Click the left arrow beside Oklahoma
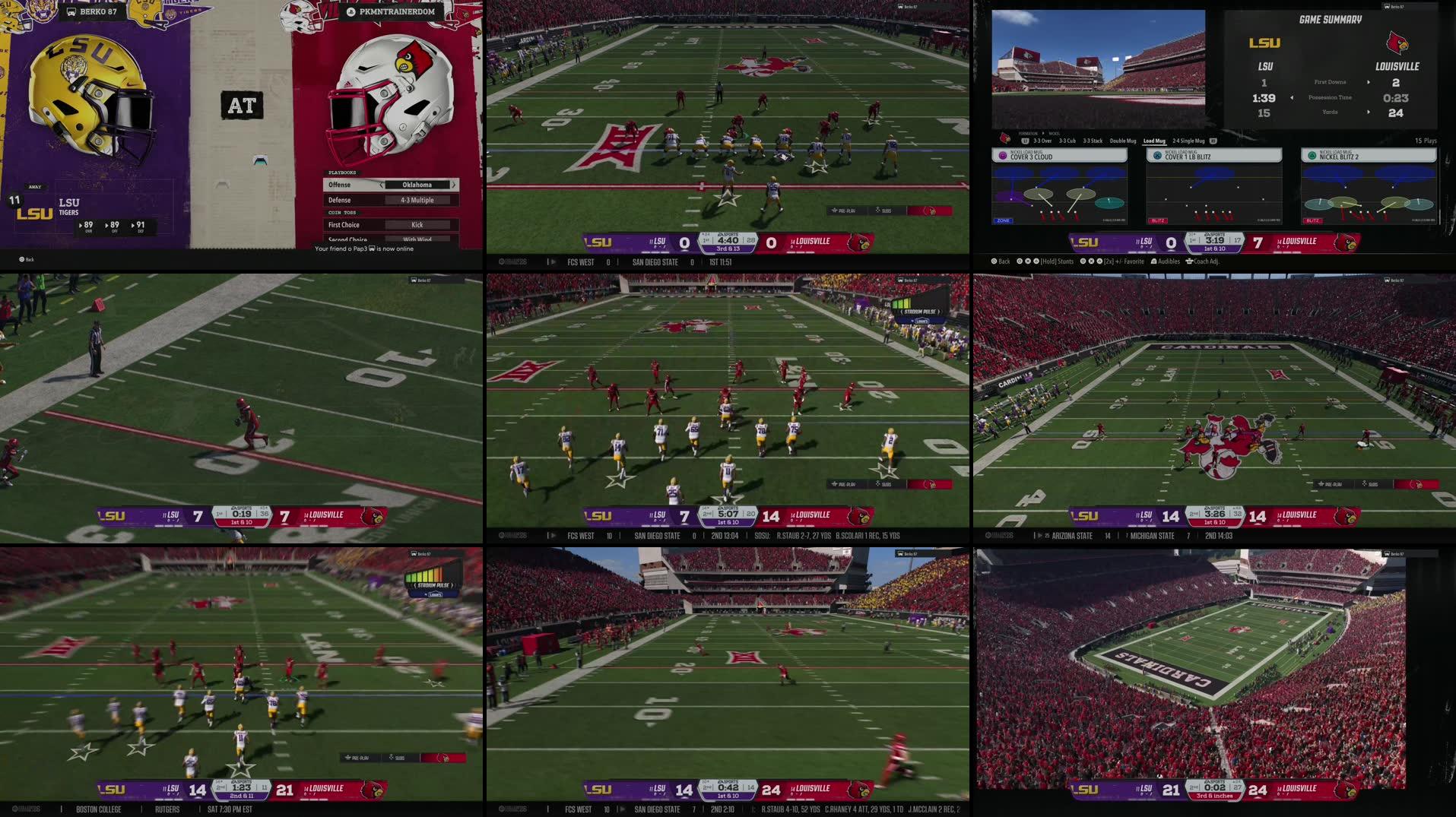1456x817 pixels. [381, 185]
